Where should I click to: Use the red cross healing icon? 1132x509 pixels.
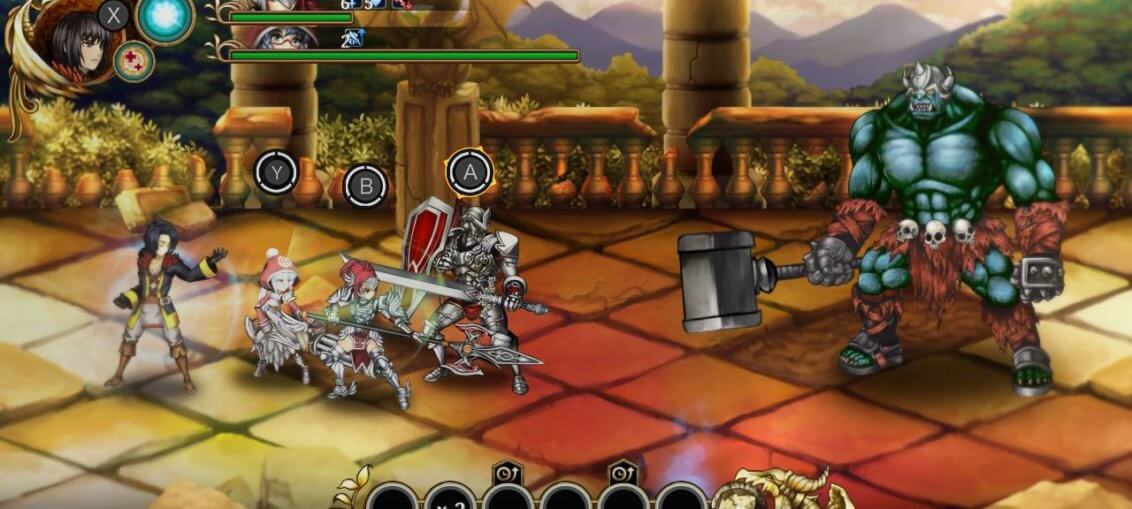click(x=133, y=61)
